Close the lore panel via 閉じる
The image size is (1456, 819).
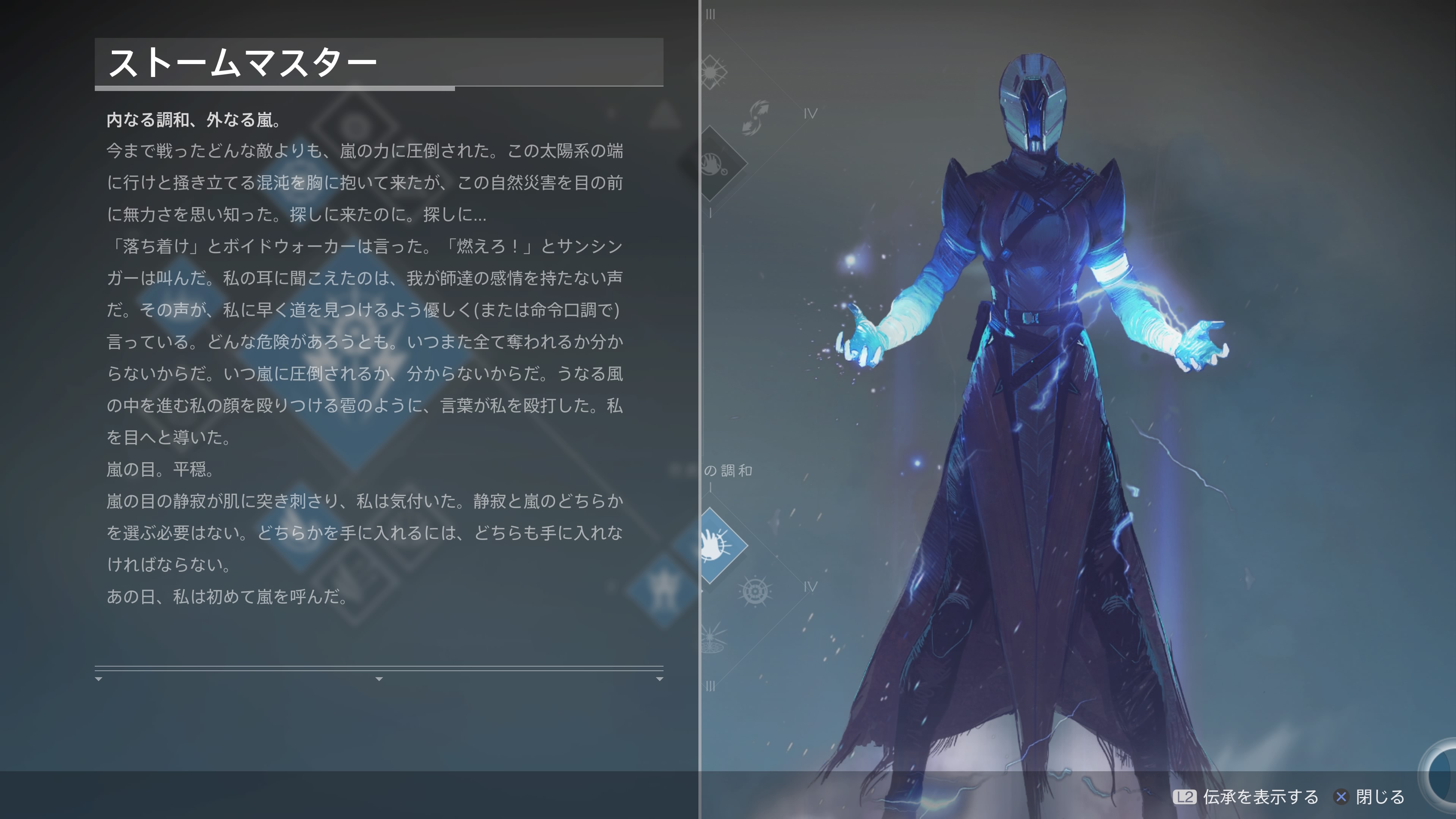1370,797
